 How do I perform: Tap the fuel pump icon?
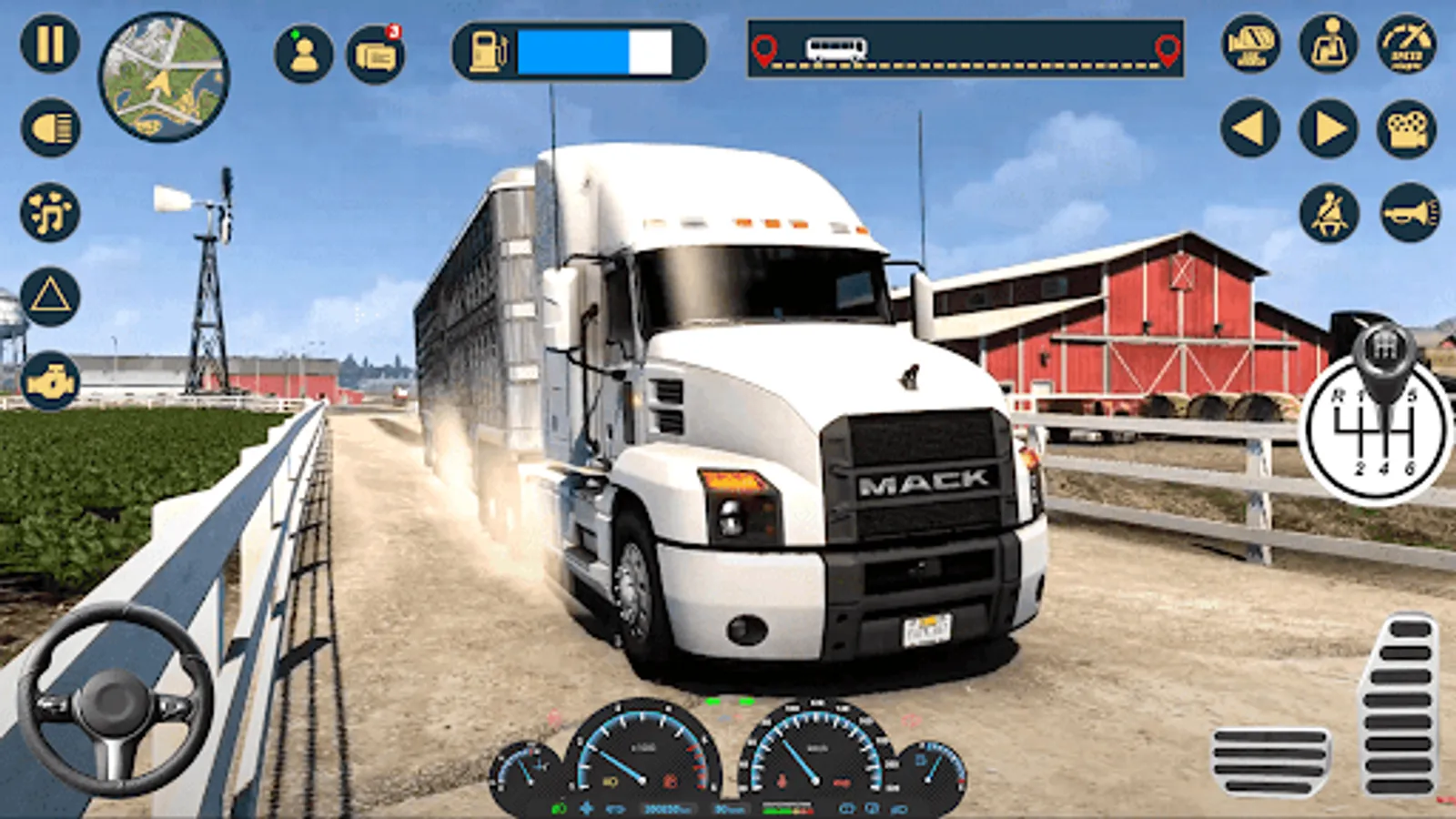pos(489,51)
